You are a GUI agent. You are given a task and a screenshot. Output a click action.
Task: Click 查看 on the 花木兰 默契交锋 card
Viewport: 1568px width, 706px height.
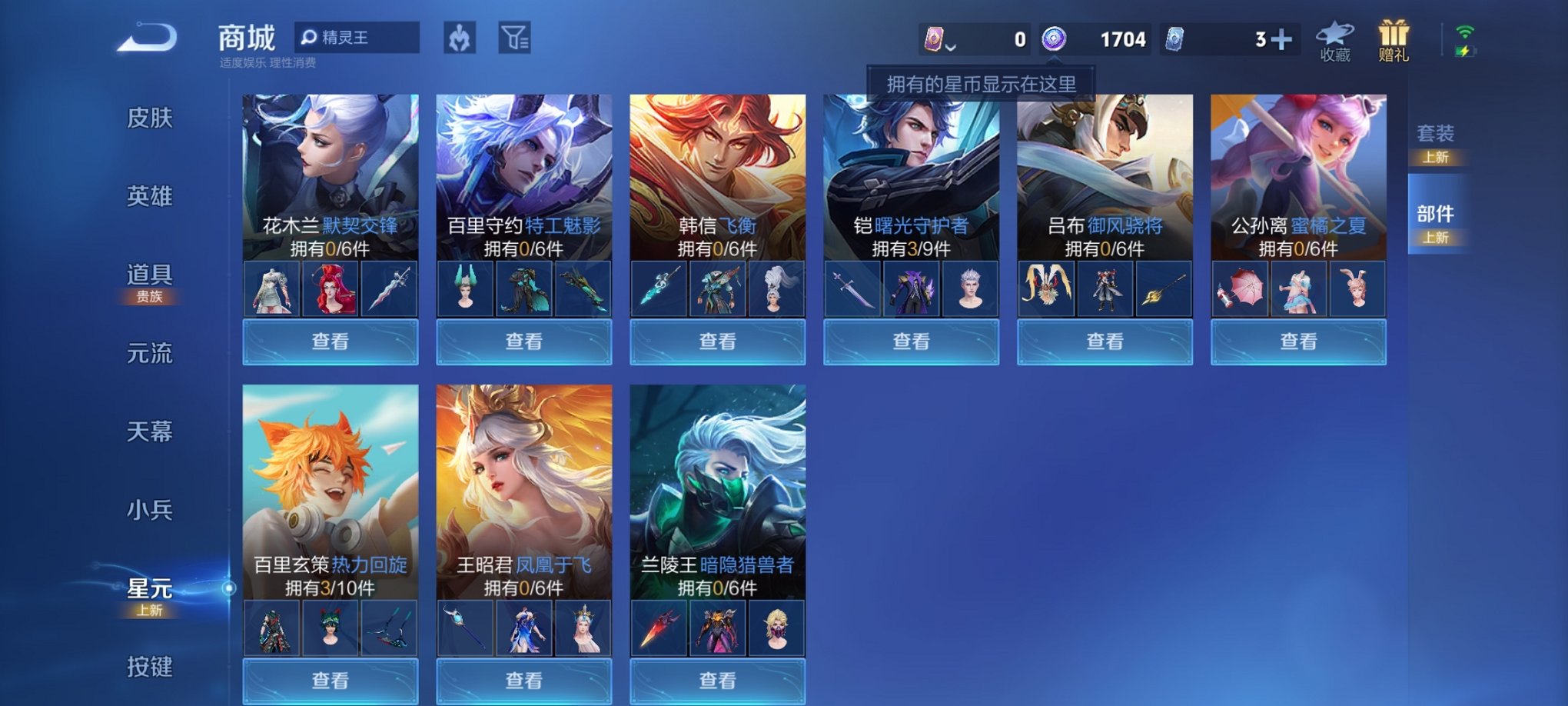[x=329, y=341]
